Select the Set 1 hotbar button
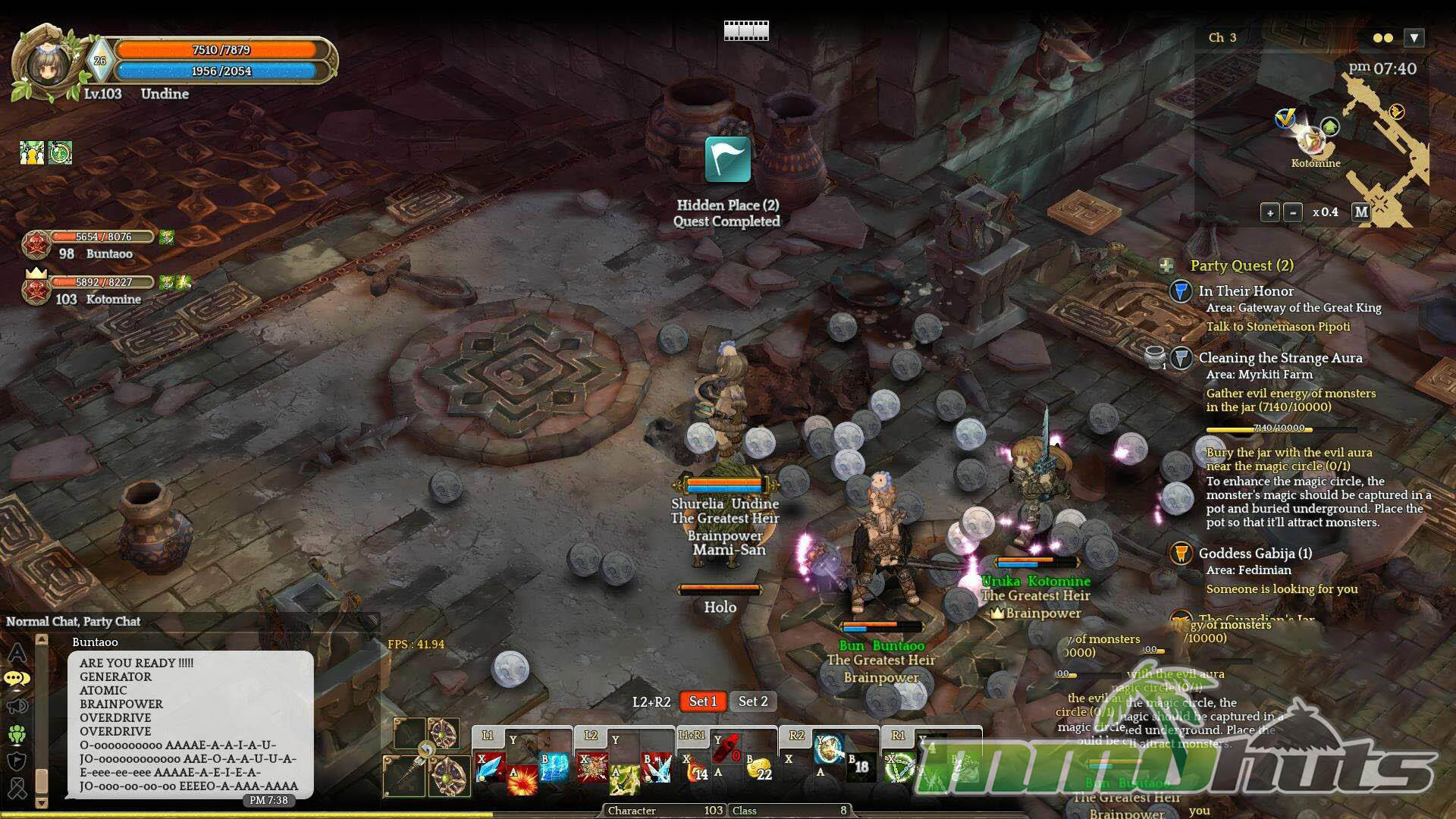This screenshot has width=1456, height=819. (702, 701)
